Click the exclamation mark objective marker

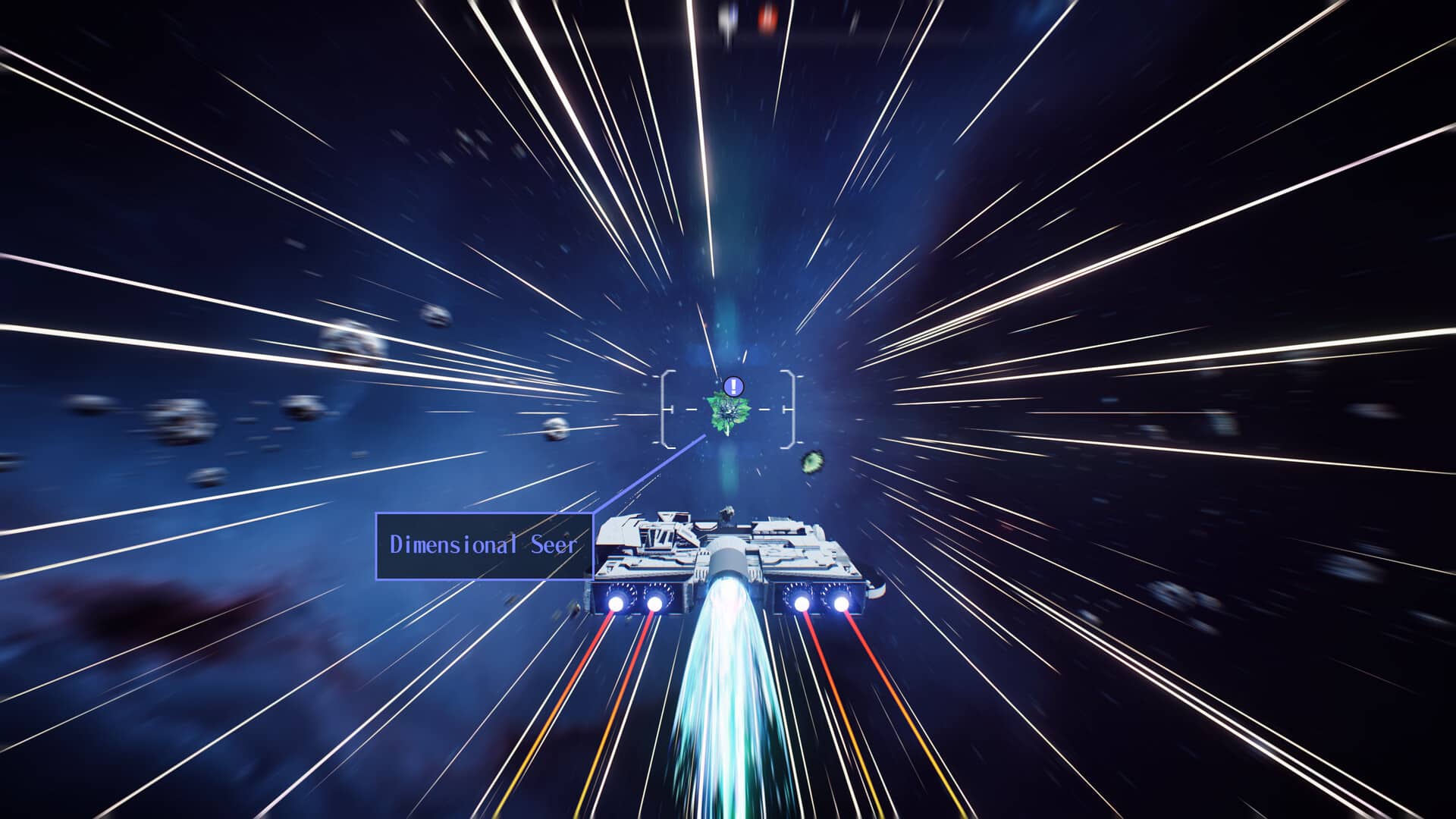733,387
